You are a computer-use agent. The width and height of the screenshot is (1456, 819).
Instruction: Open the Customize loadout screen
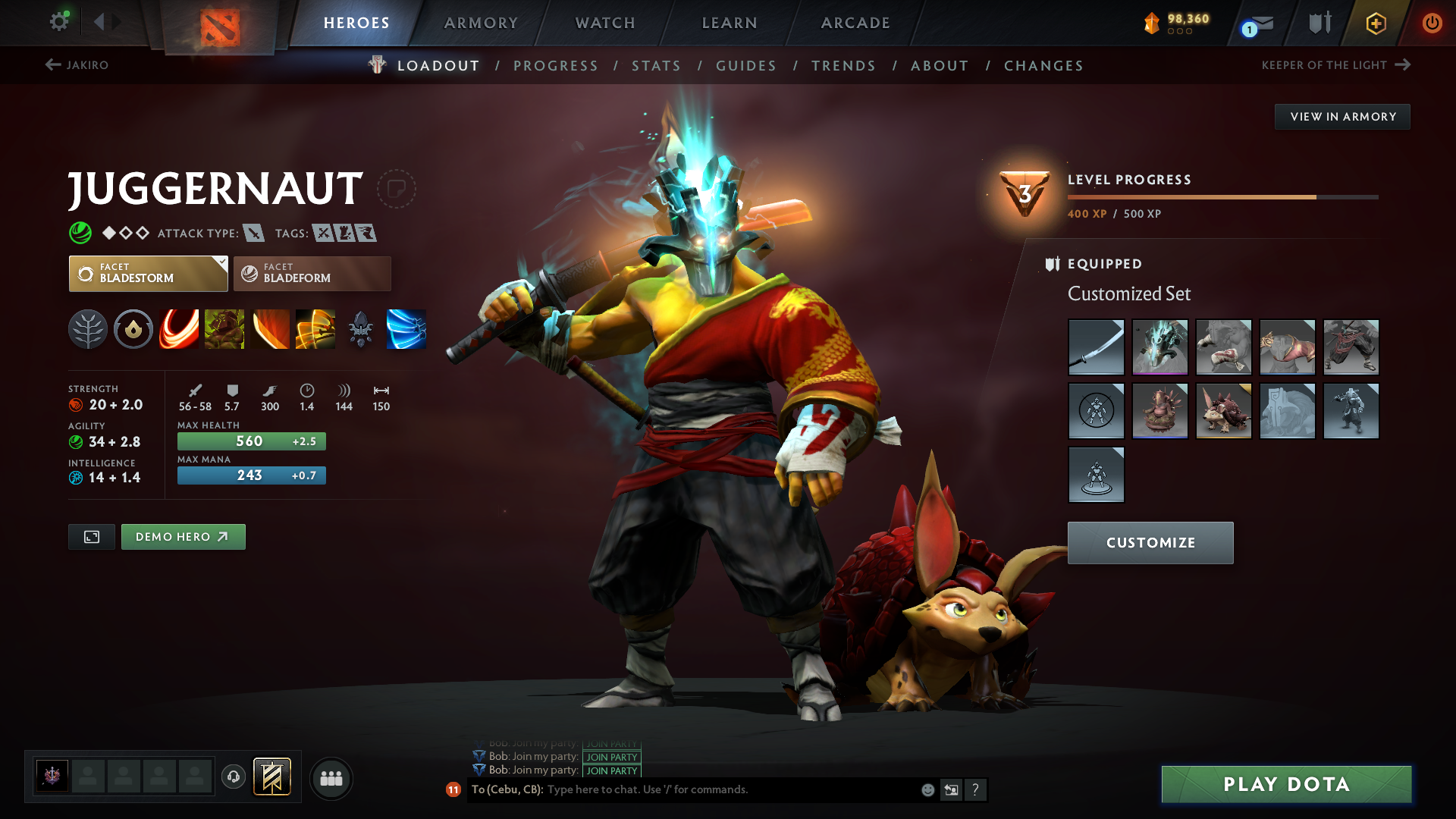click(1150, 543)
